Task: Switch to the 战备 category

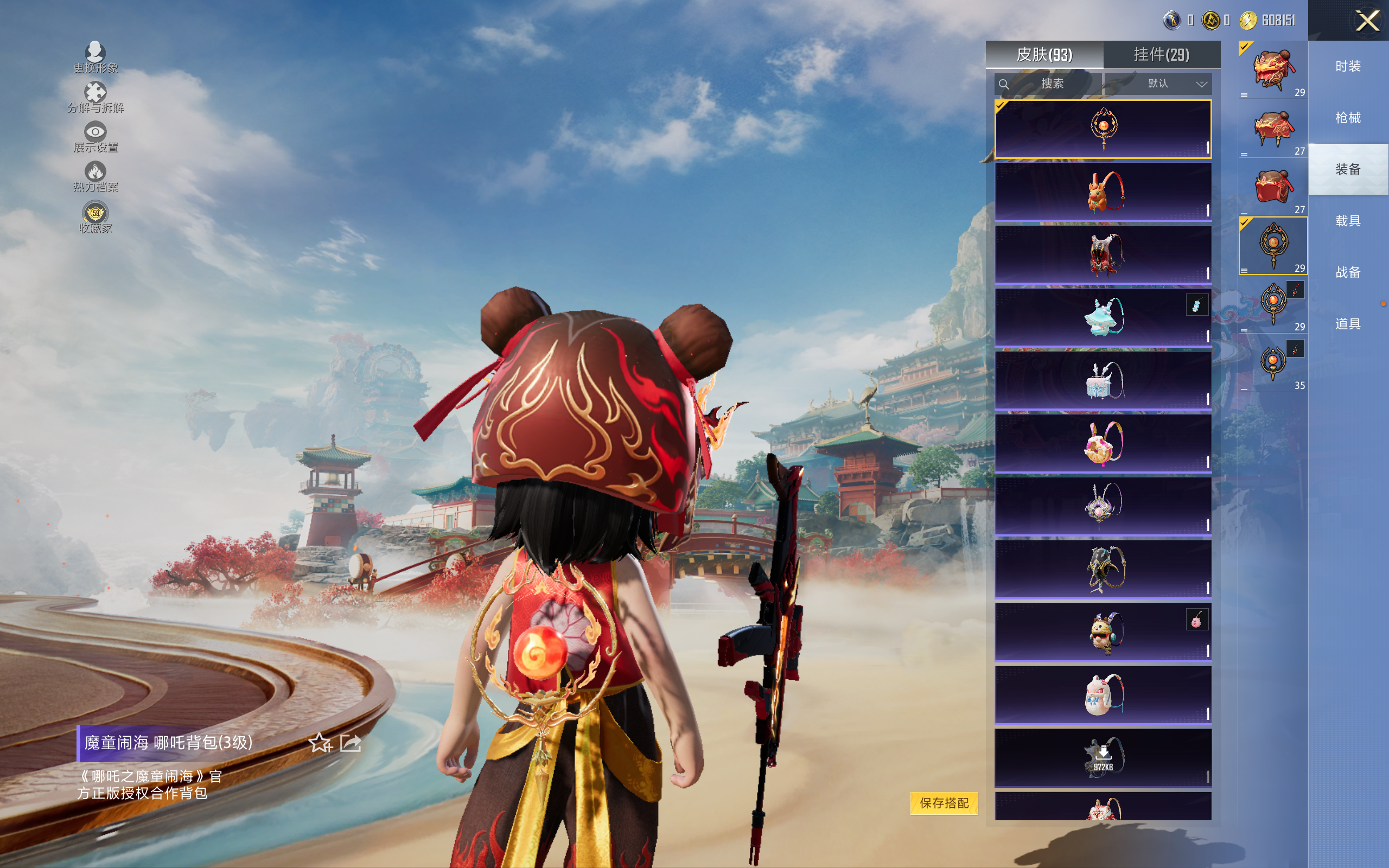Action: 1348,272
